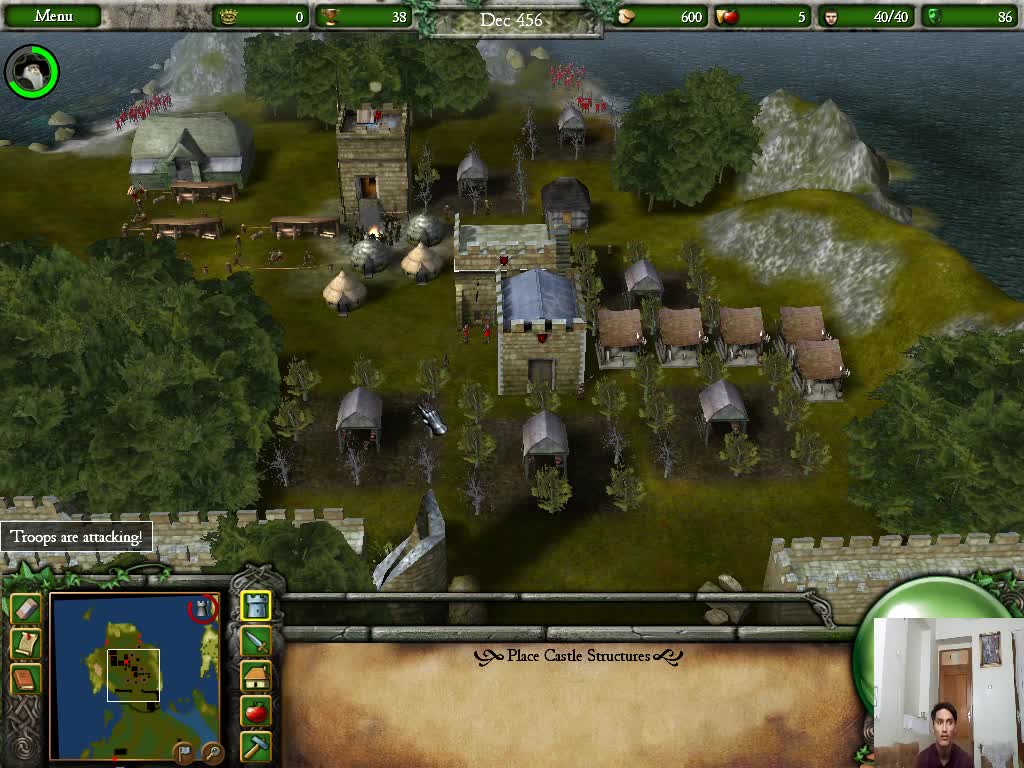The height and width of the screenshot is (768, 1024).
Task: Open the Menu button
Action: (53, 16)
